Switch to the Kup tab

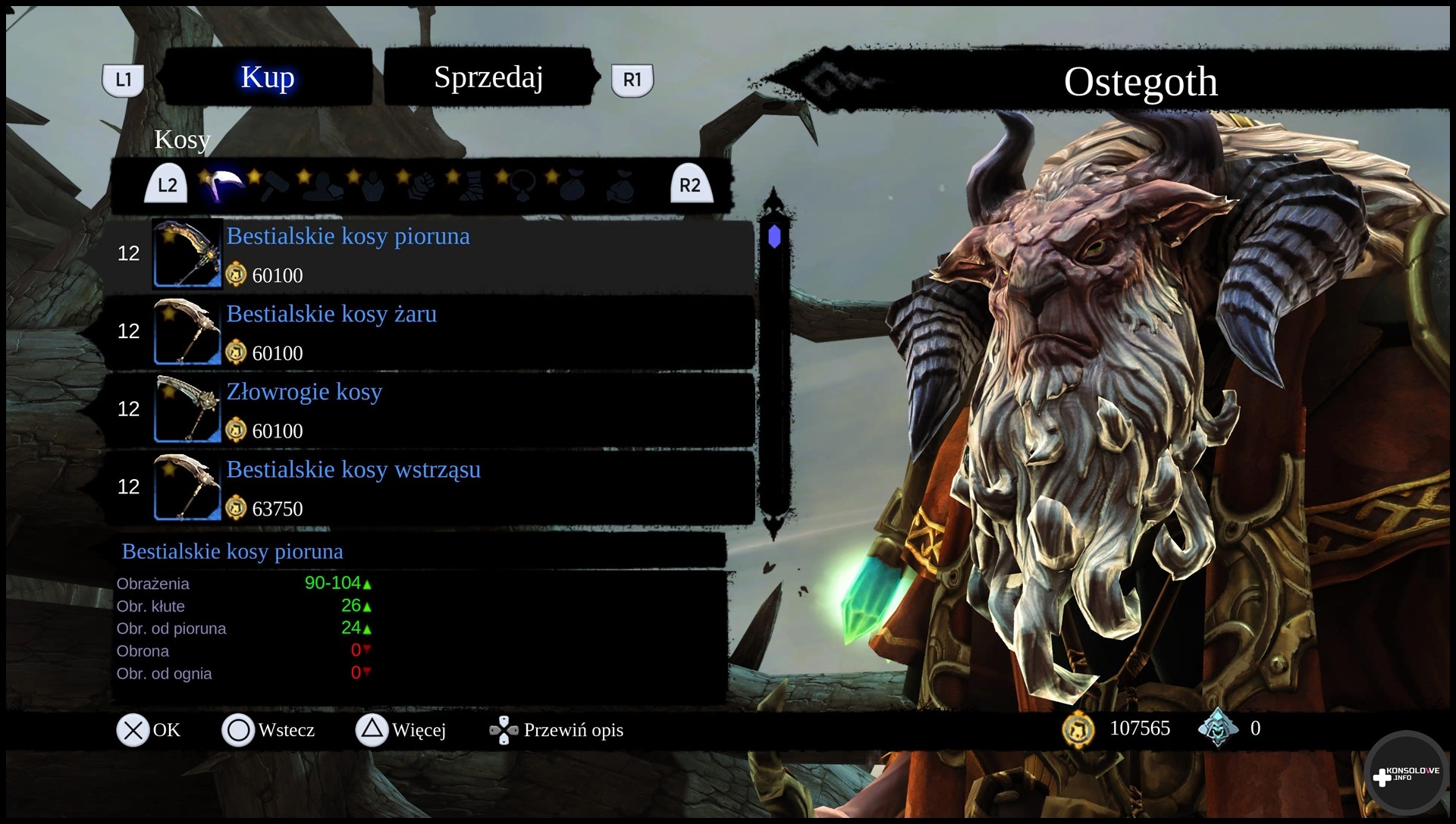267,77
